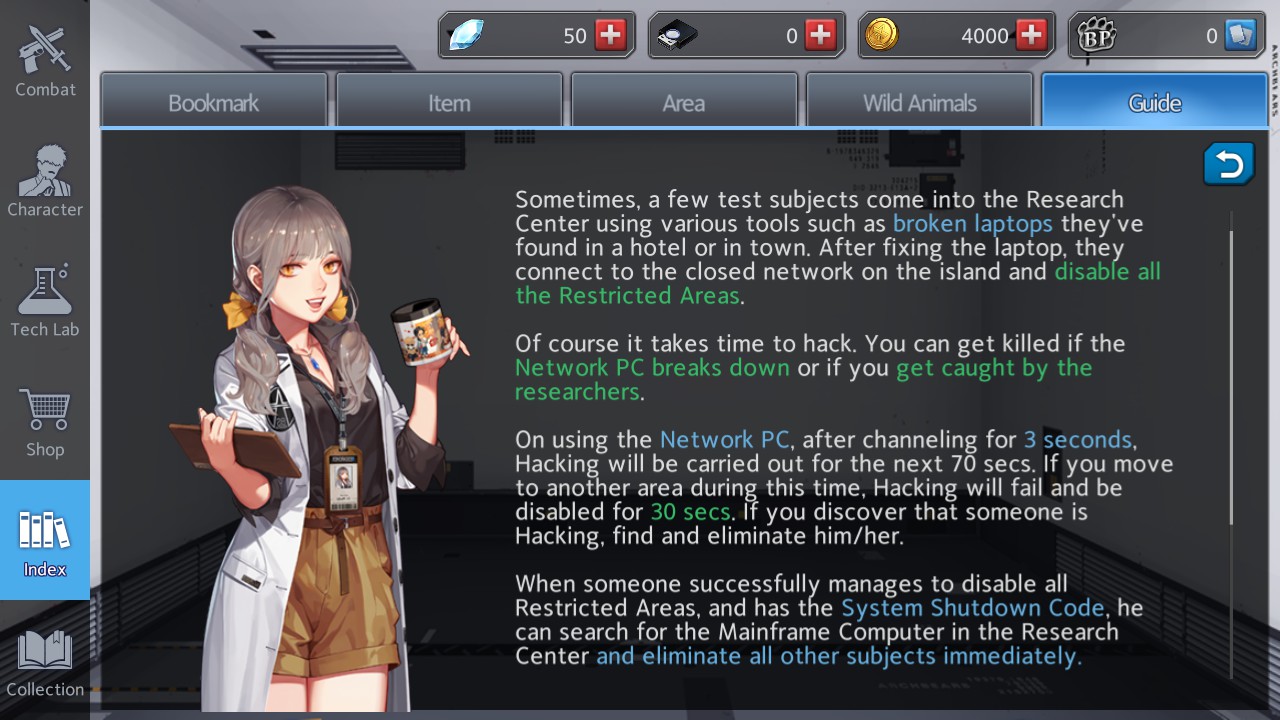Click the broken laptops highlighted text
1280x720 pixels.
971,223
